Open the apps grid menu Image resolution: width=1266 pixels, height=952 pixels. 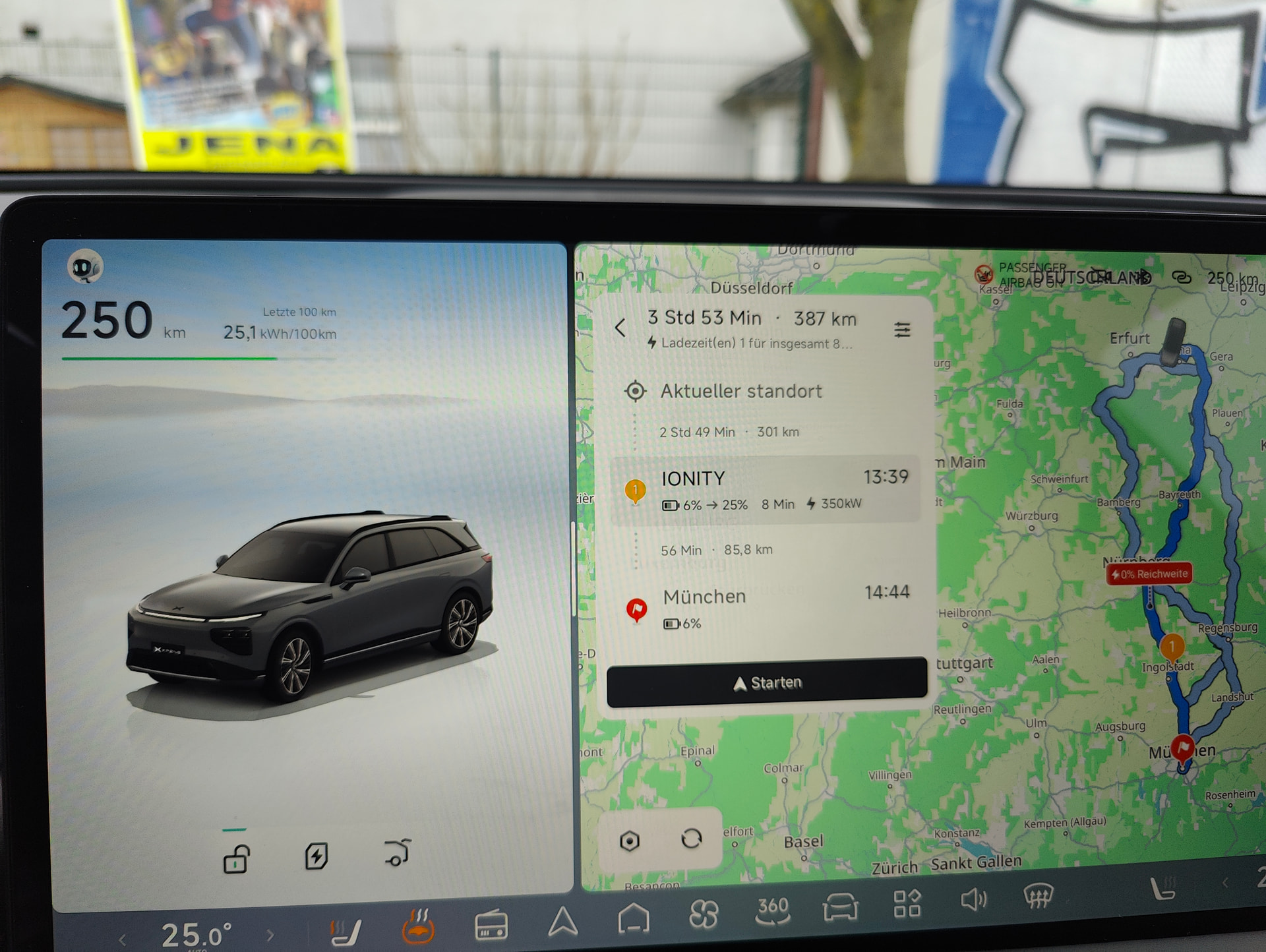907,903
